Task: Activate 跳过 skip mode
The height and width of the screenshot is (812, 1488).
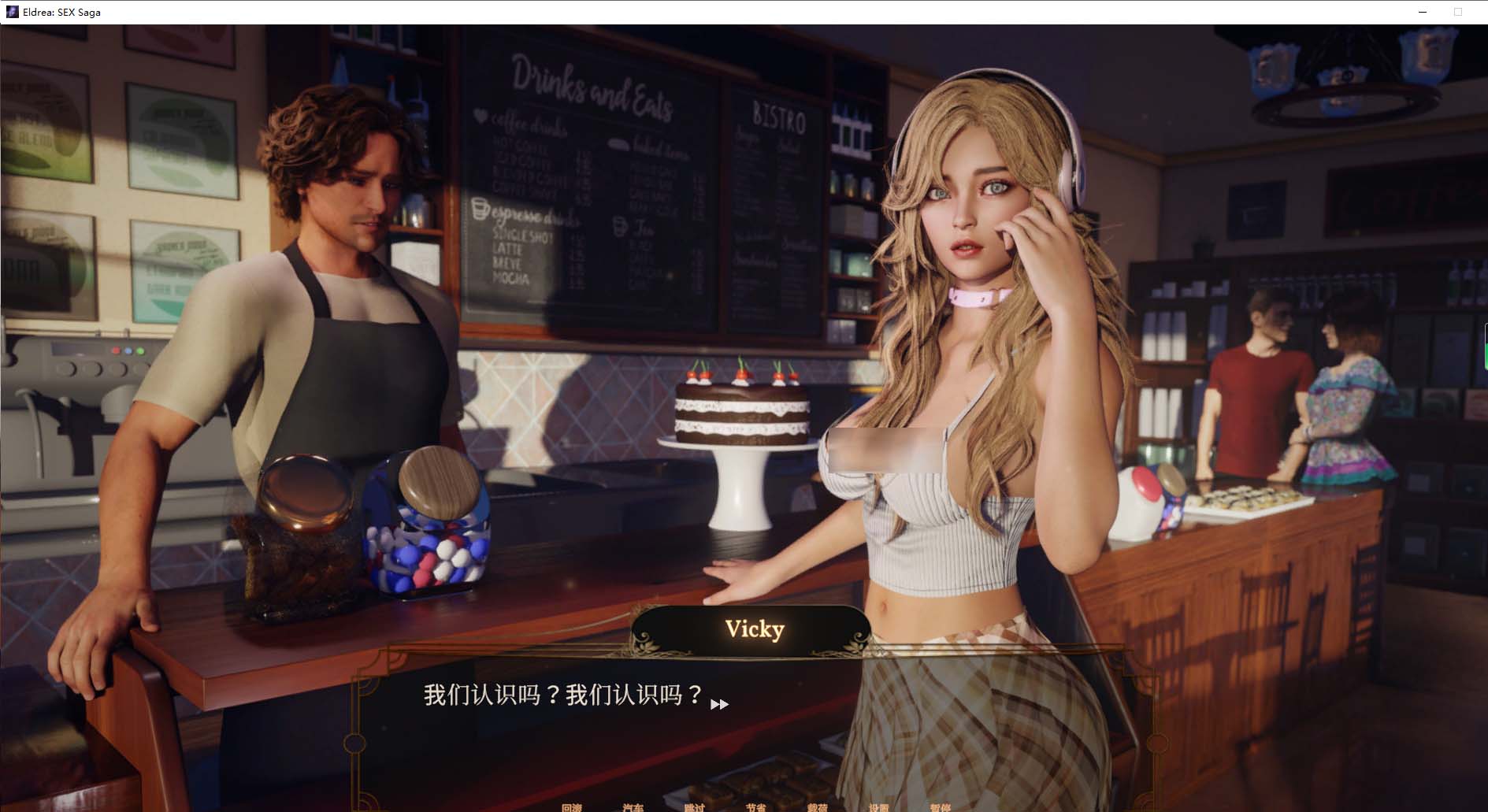Action: pos(696,807)
